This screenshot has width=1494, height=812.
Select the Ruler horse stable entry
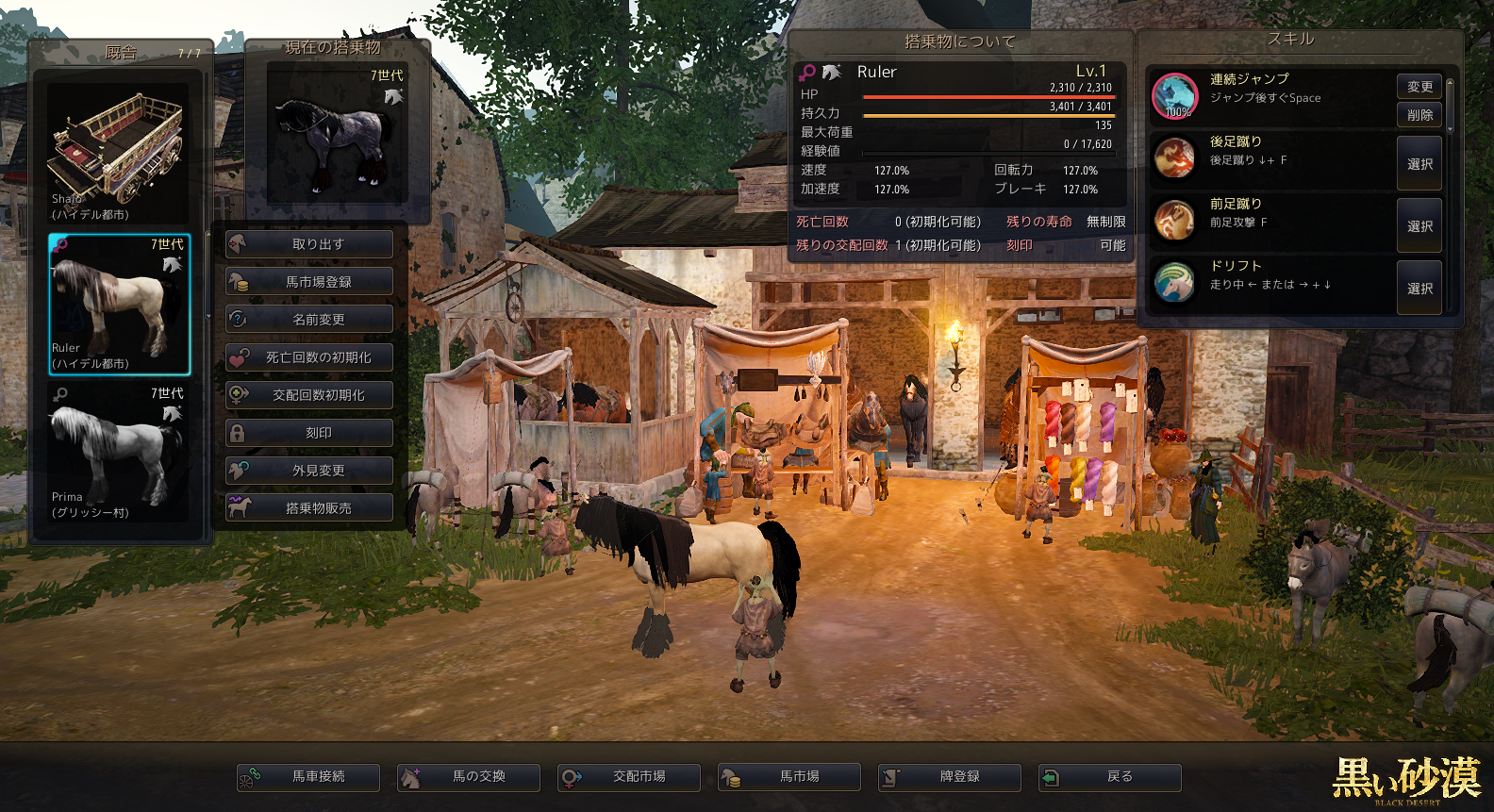tap(119, 304)
